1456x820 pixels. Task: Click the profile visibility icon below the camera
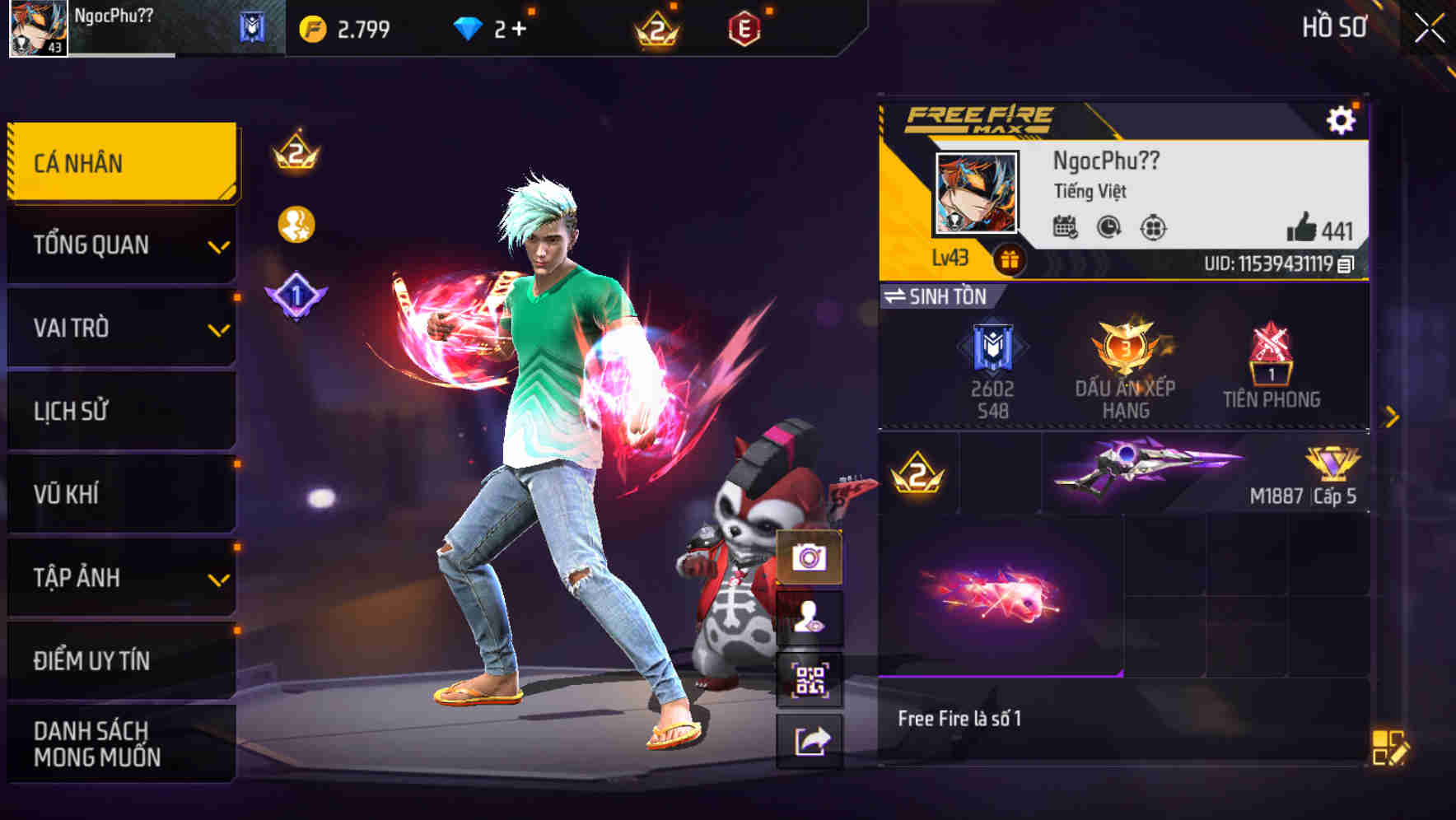point(810,617)
